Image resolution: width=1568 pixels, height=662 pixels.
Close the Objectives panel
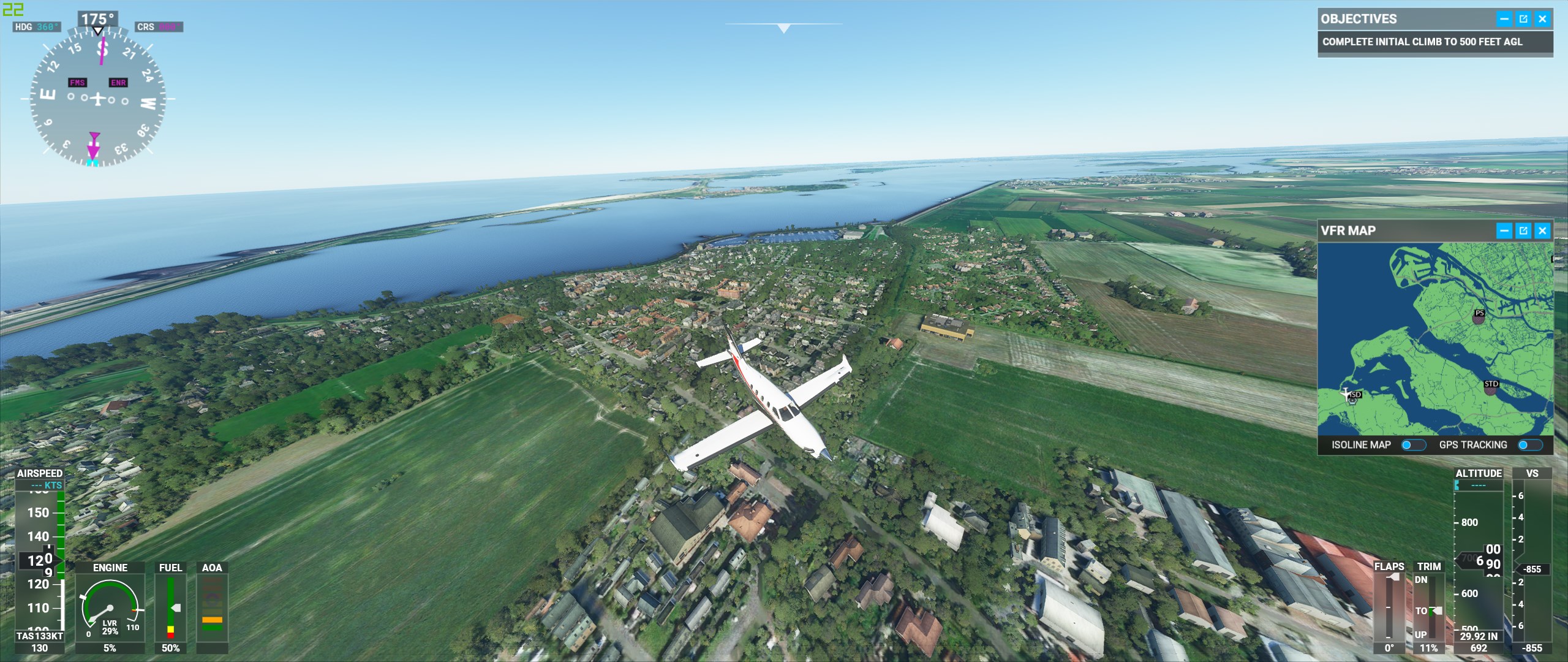[x=1542, y=19]
